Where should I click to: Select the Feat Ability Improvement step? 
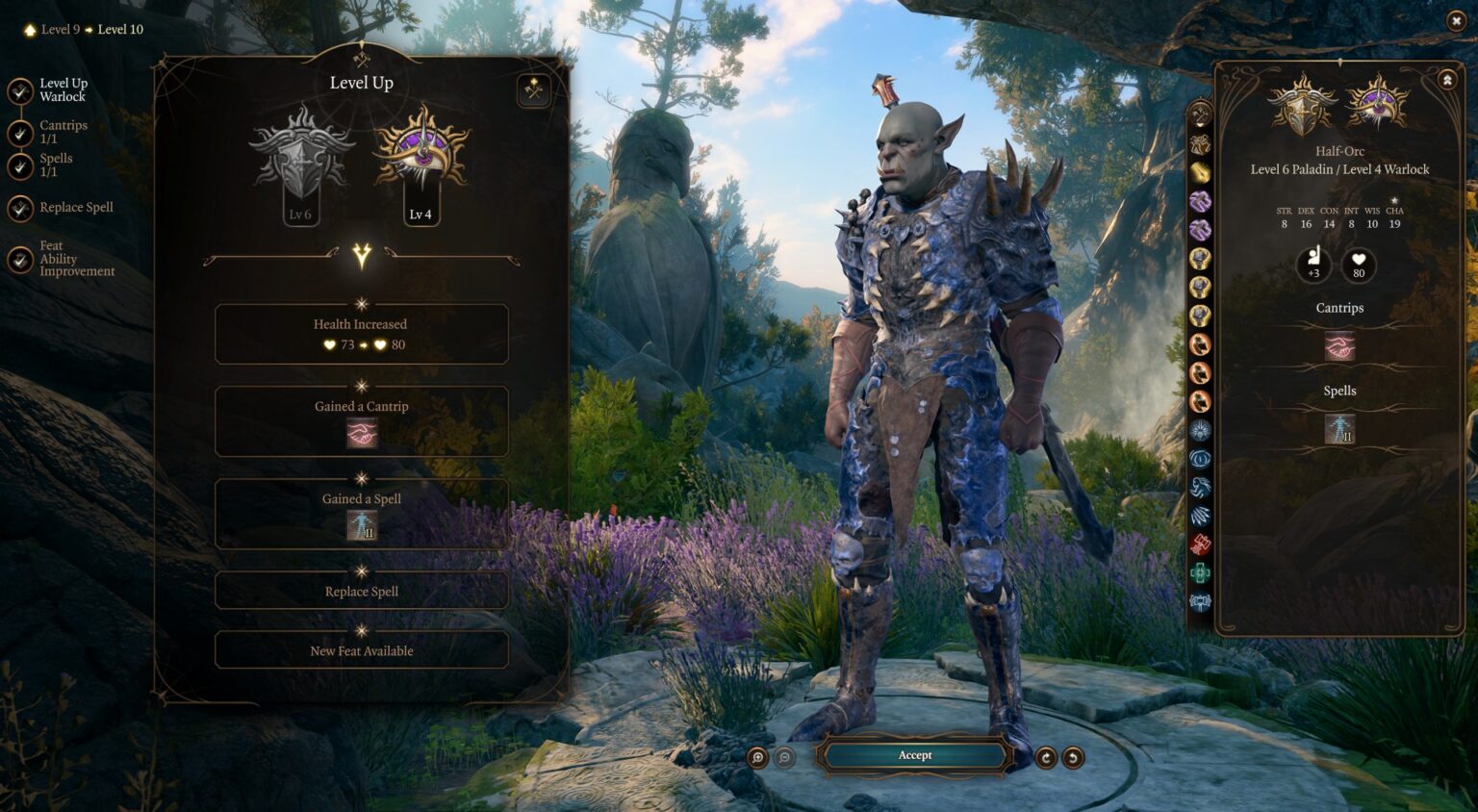click(21, 260)
